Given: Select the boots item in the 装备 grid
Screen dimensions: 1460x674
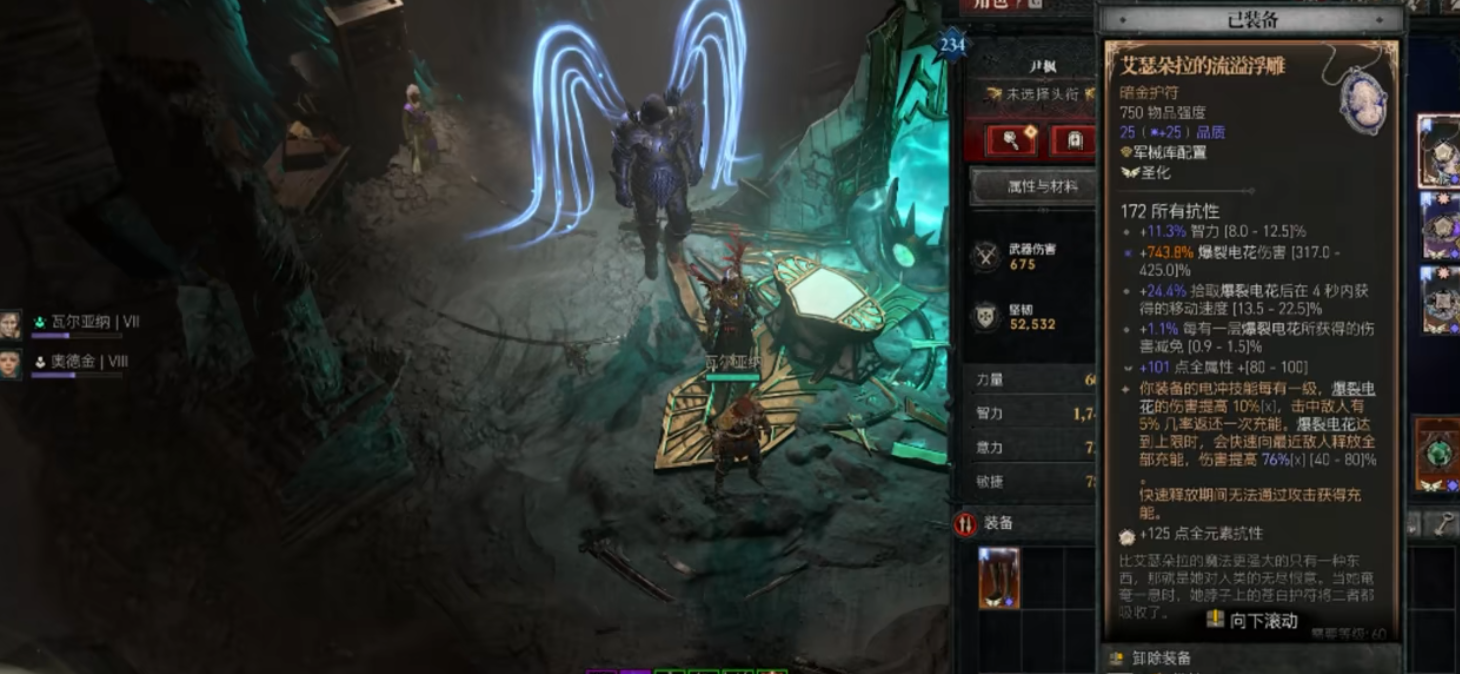Looking at the screenshot, I should pyautogui.click(x=998, y=578).
